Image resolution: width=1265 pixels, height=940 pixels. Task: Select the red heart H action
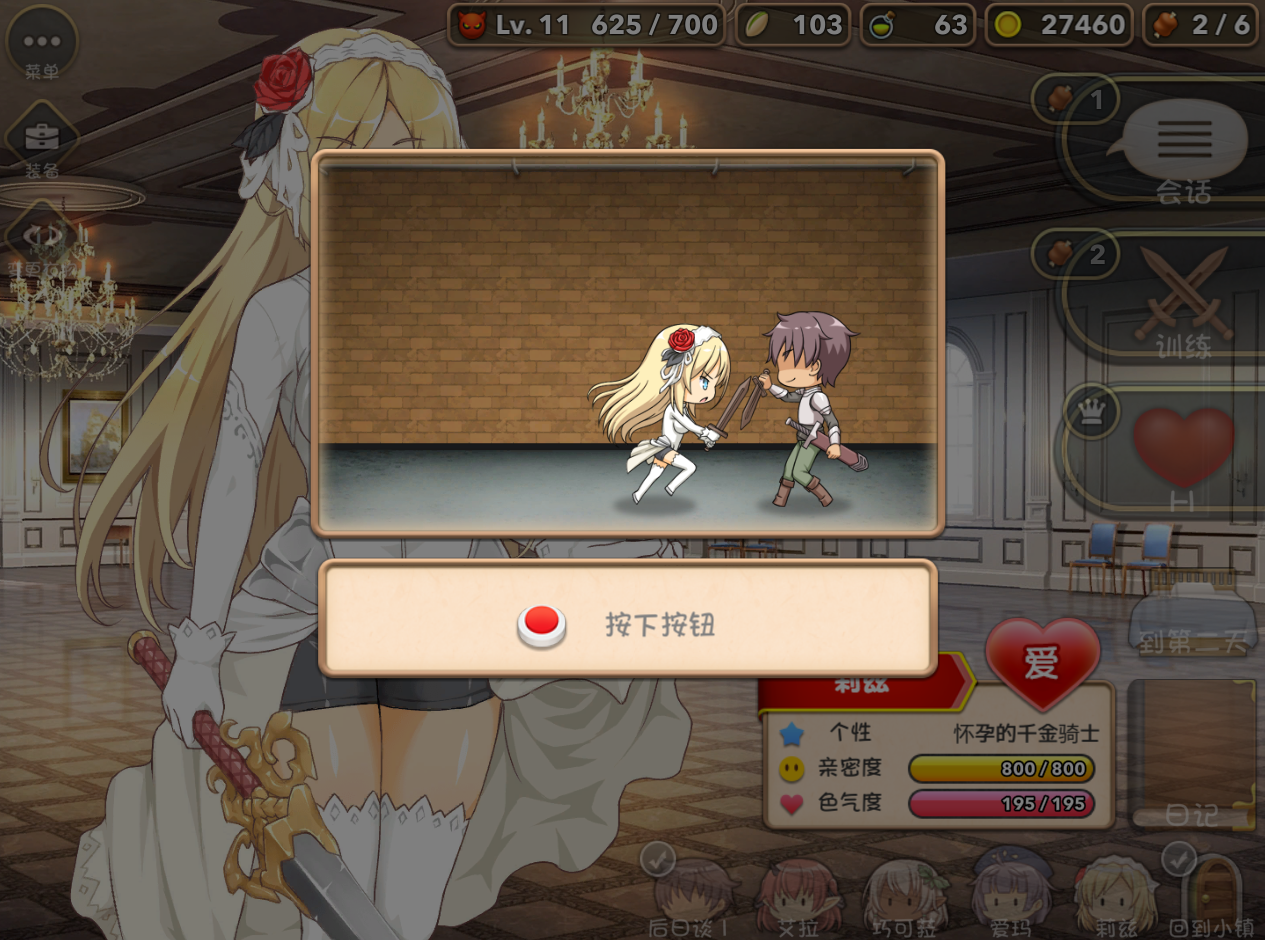pyautogui.click(x=1183, y=450)
